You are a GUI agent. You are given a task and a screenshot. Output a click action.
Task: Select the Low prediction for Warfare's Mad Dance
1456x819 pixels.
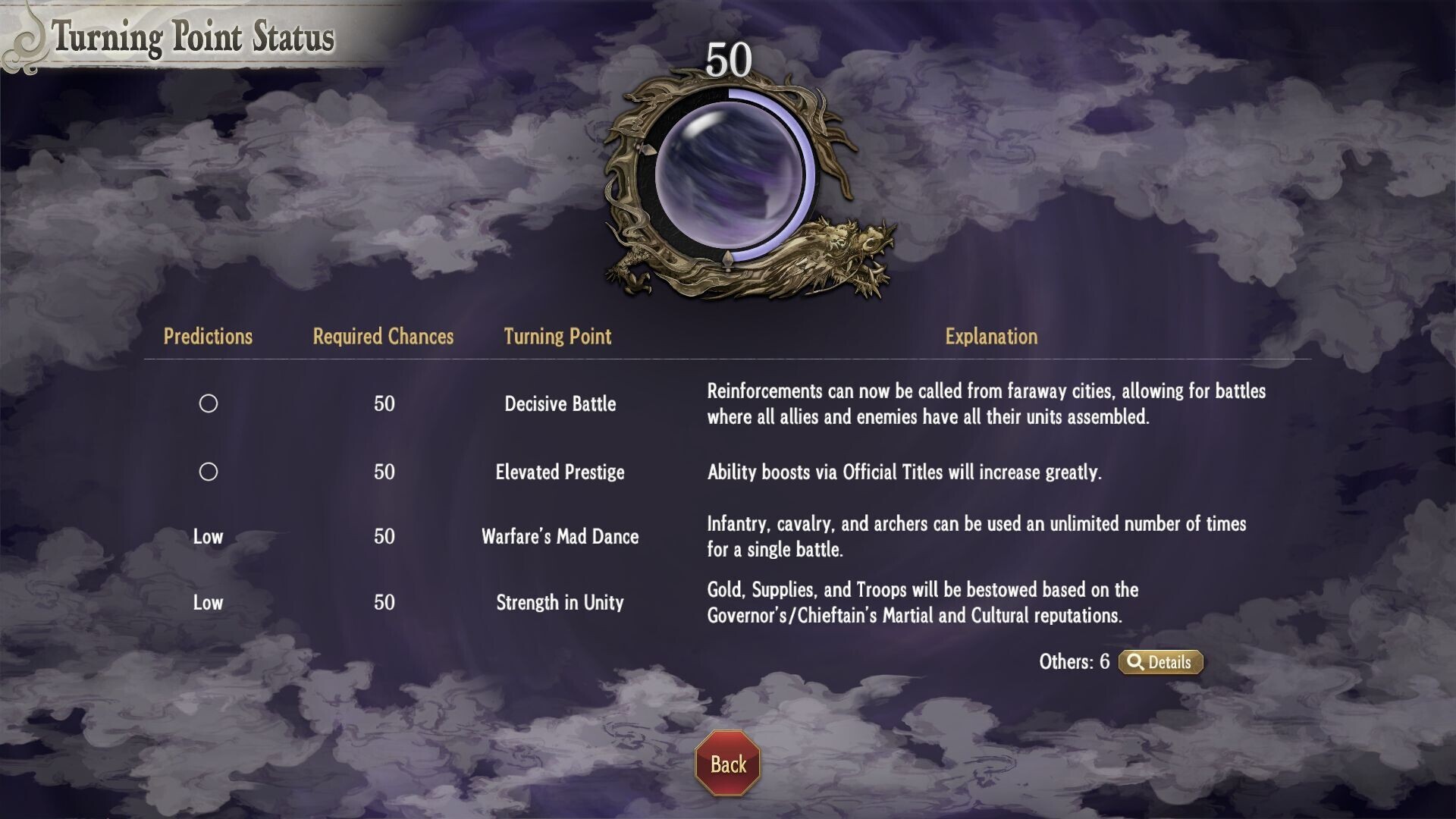tap(209, 537)
